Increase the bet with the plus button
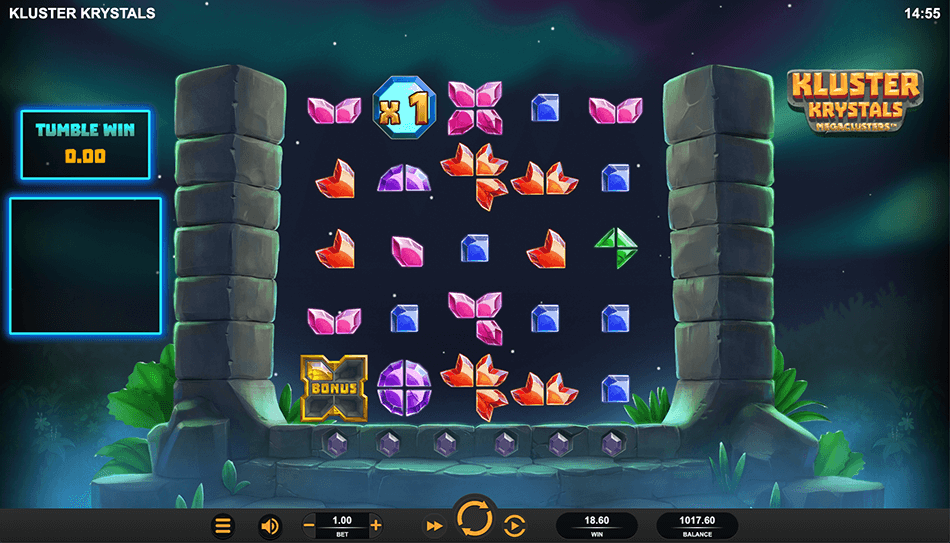 tap(376, 525)
